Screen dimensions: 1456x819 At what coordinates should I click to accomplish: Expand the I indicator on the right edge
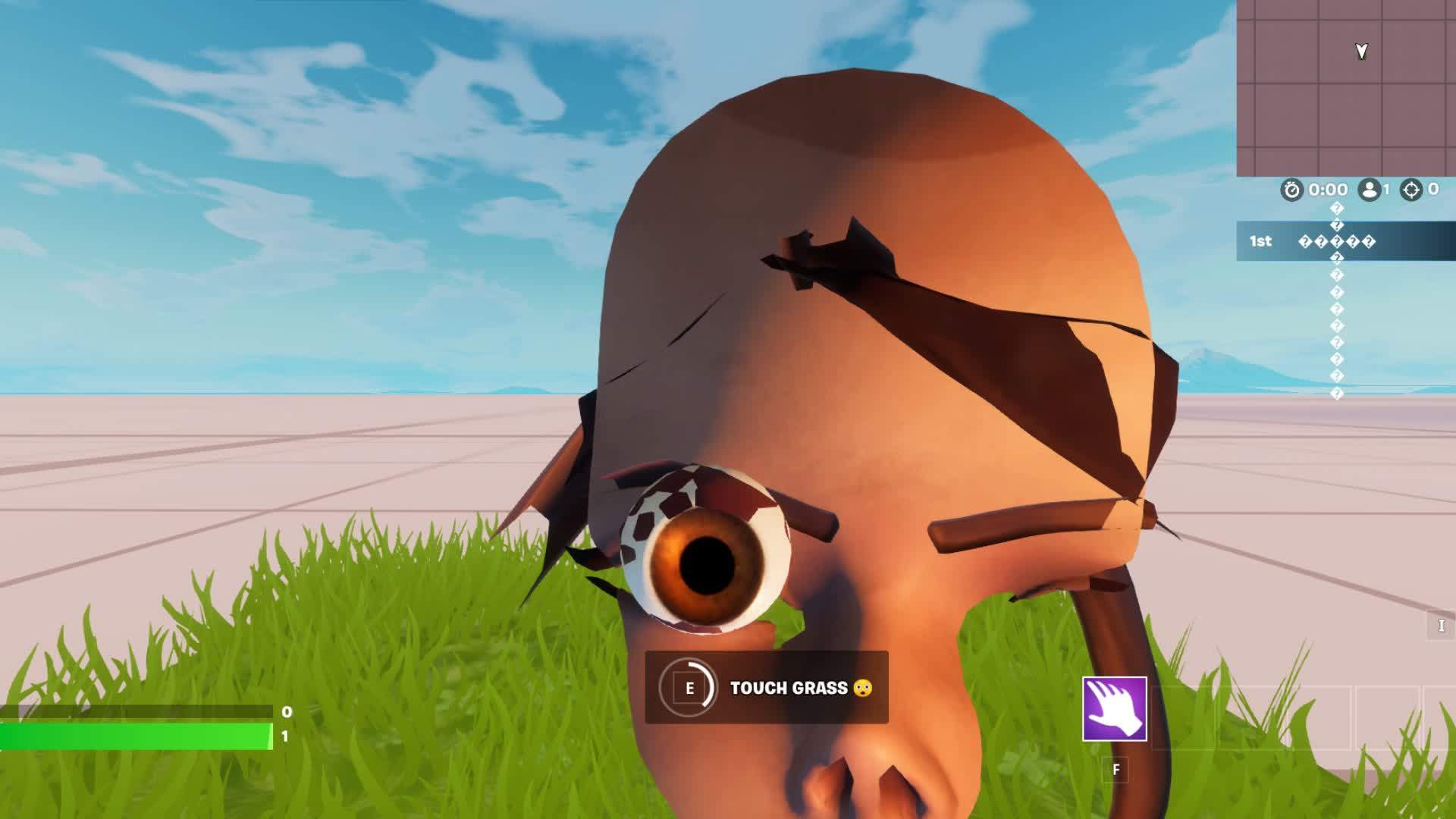pos(1440,624)
